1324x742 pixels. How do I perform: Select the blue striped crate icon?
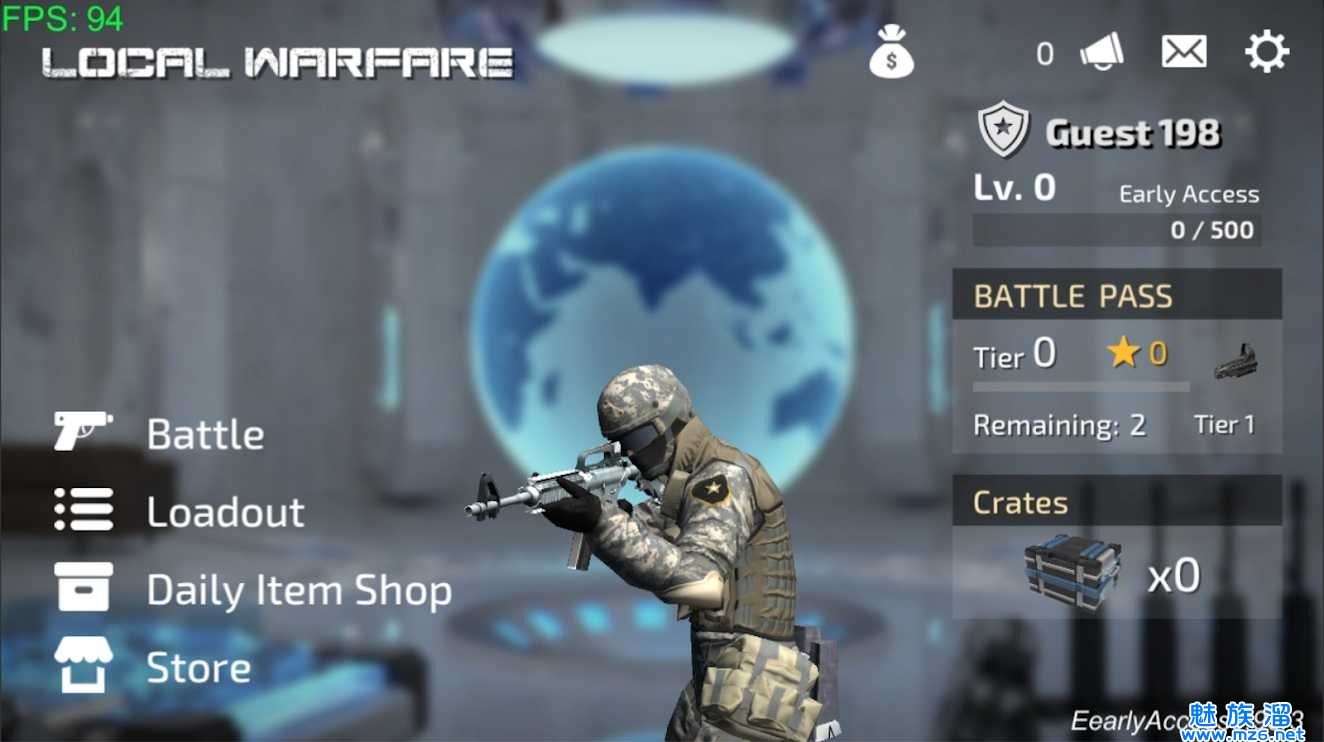pyautogui.click(x=1073, y=571)
